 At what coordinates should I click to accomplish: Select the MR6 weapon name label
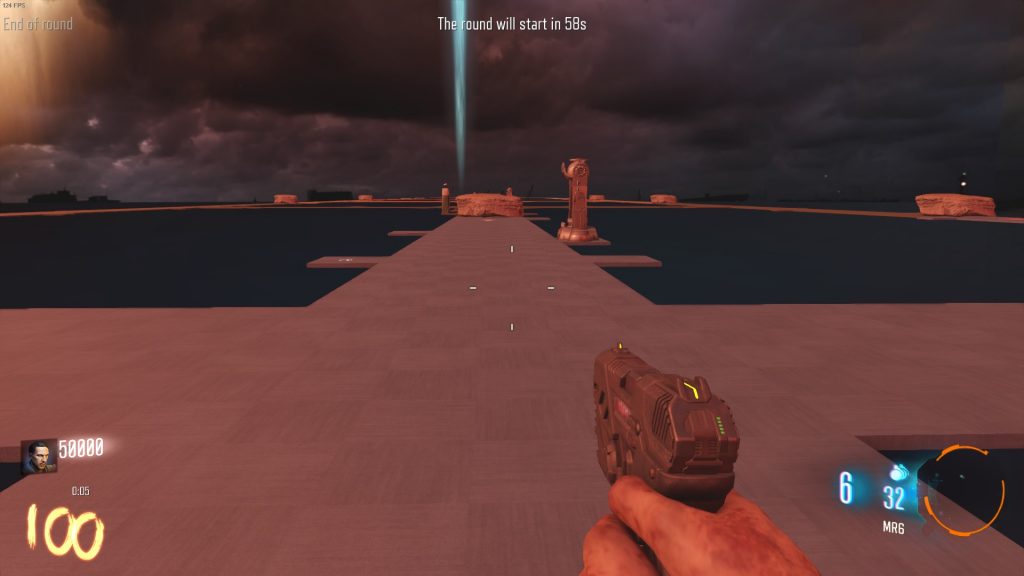coord(893,527)
